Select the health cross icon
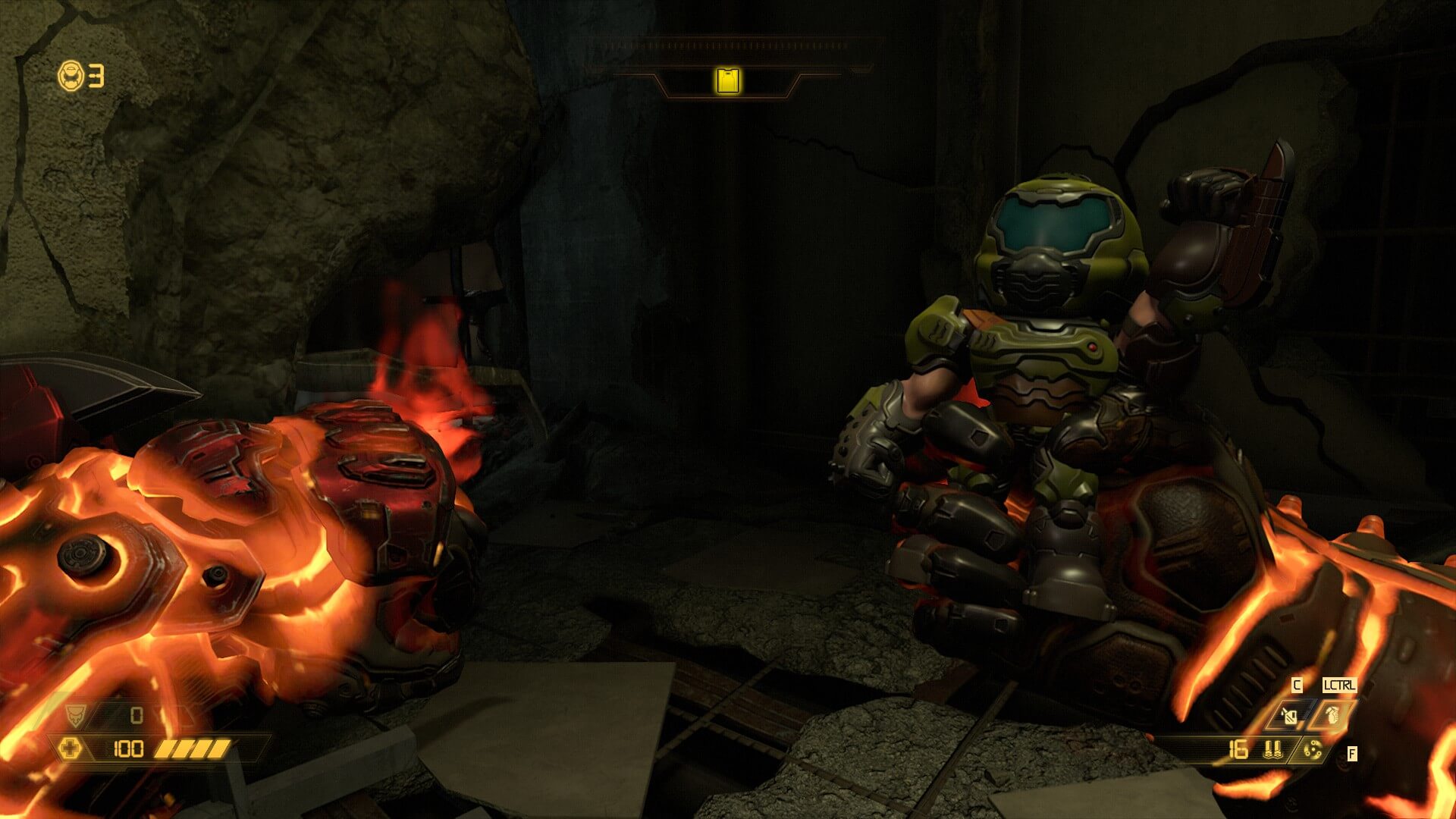Screen dimensions: 1456x819 pyautogui.click(x=71, y=748)
